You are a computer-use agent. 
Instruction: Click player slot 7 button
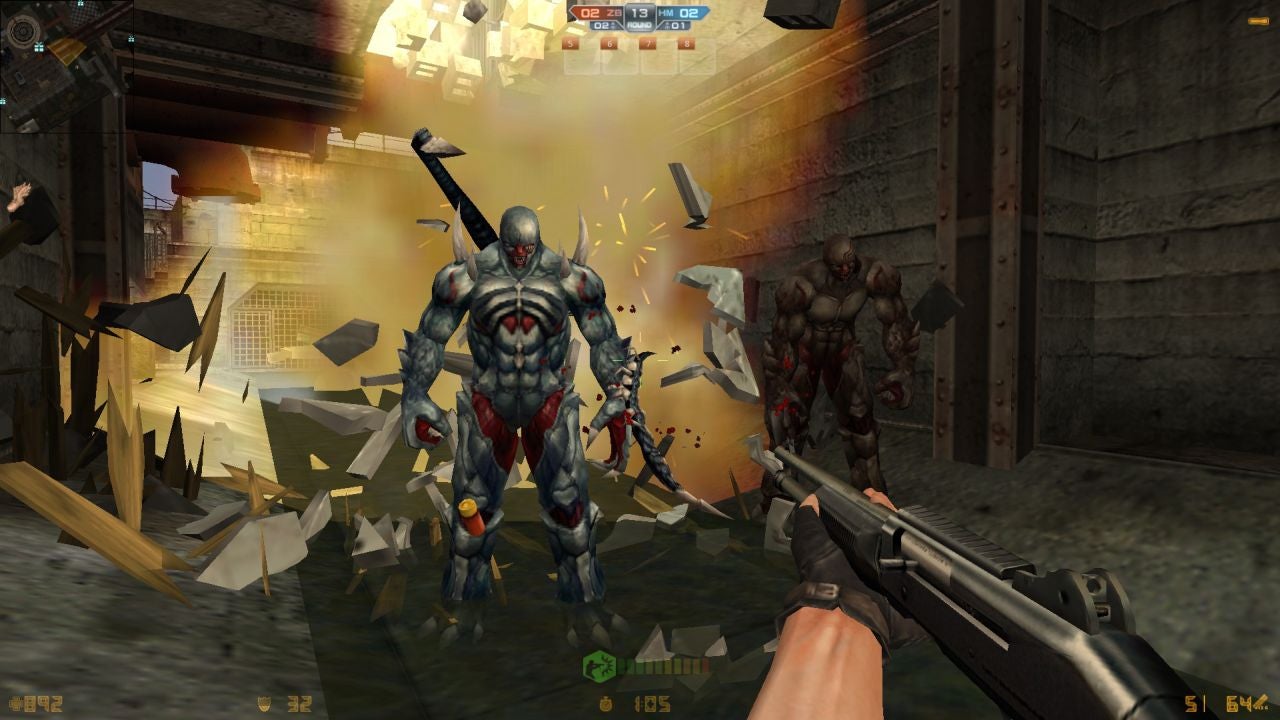(x=648, y=44)
